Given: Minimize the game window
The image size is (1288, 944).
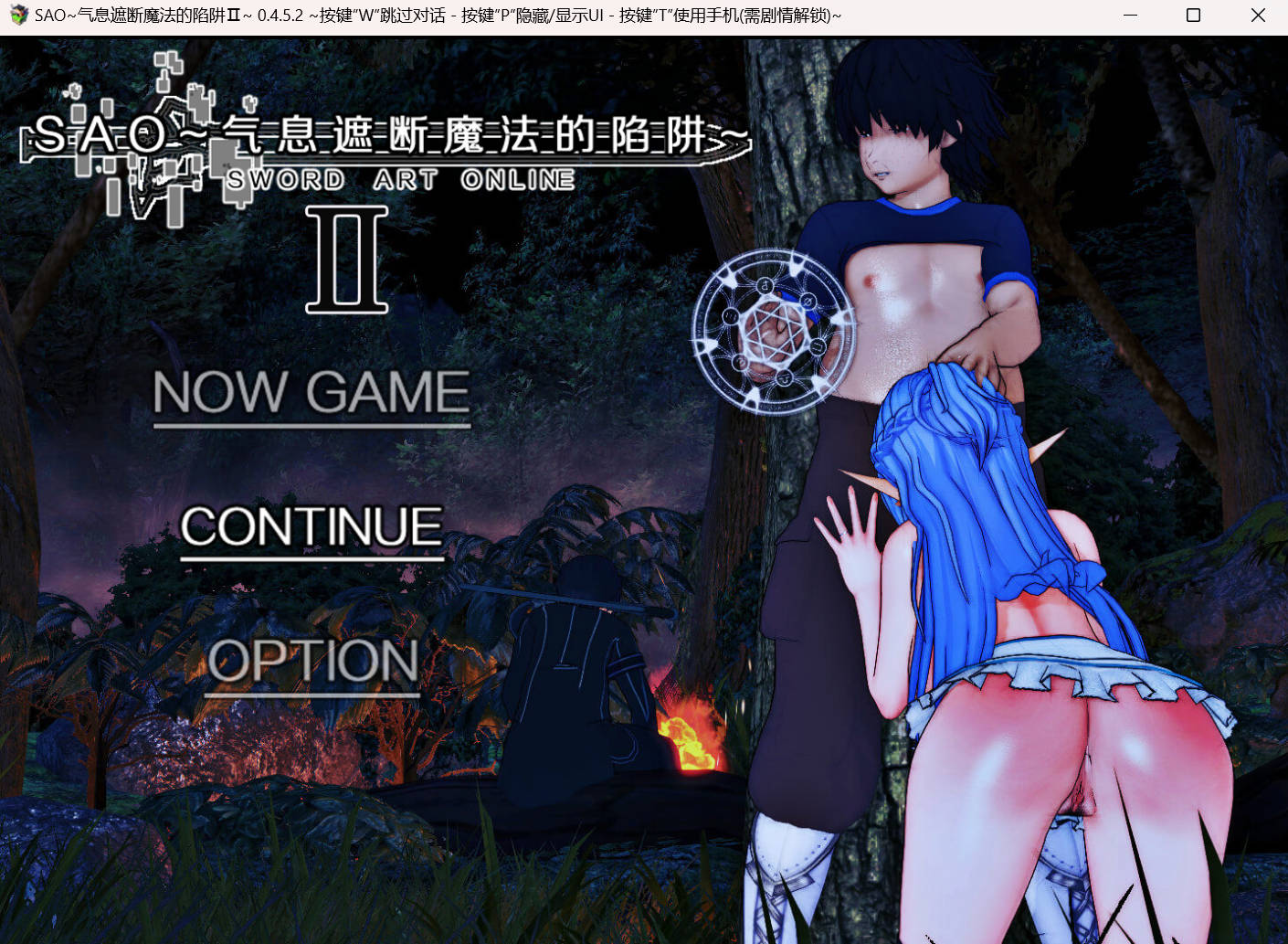Looking at the screenshot, I should [x=1129, y=15].
